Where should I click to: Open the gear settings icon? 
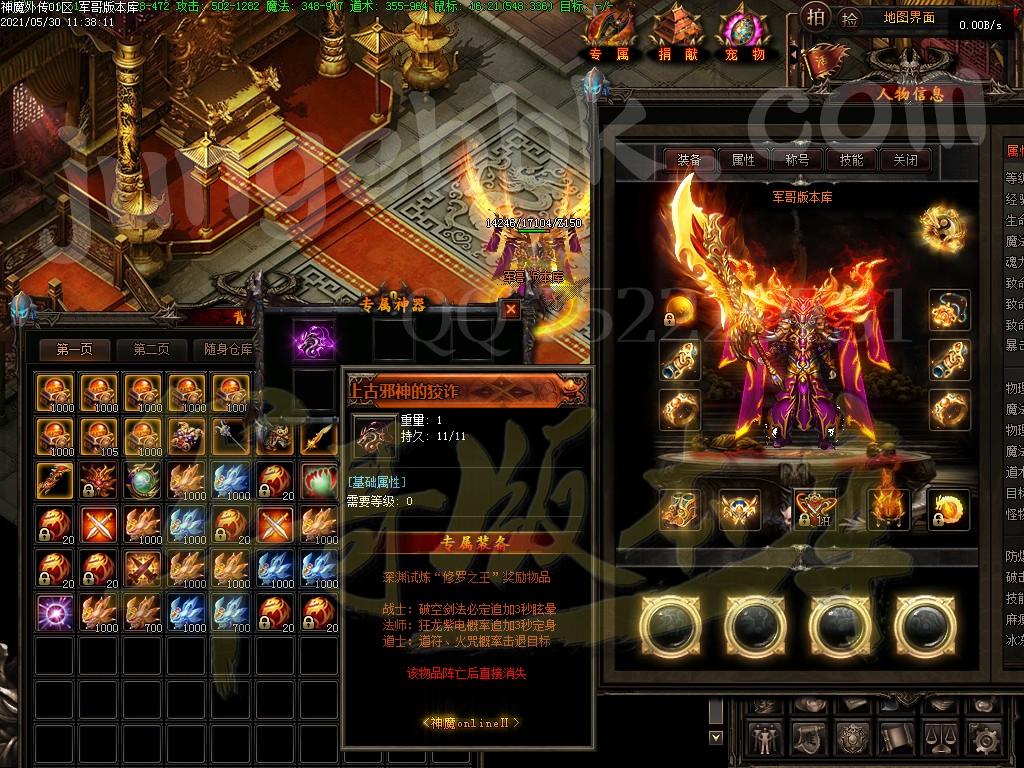click(986, 740)
